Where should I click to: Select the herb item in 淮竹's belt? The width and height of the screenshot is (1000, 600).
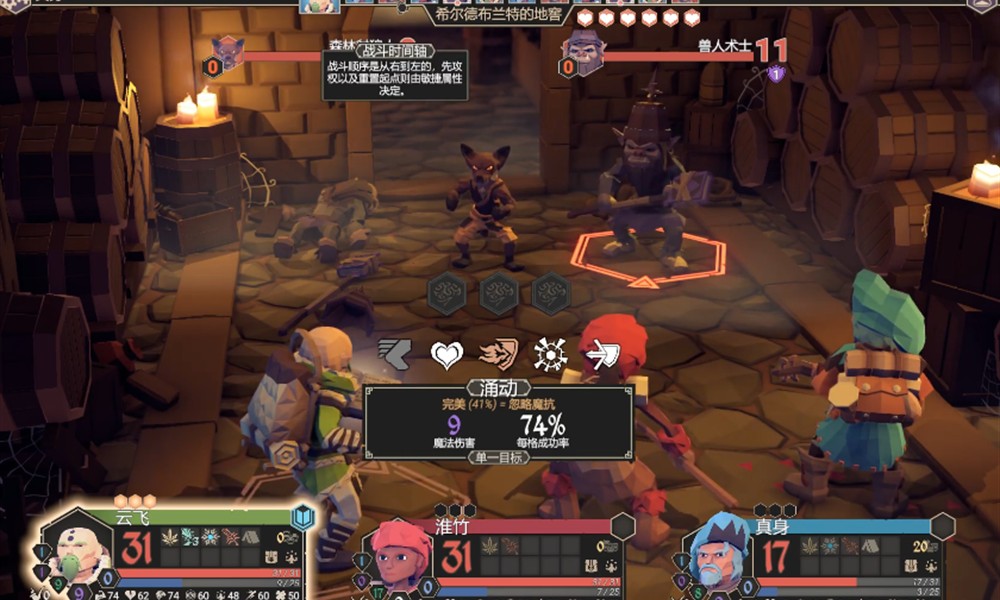coord(490,545)
